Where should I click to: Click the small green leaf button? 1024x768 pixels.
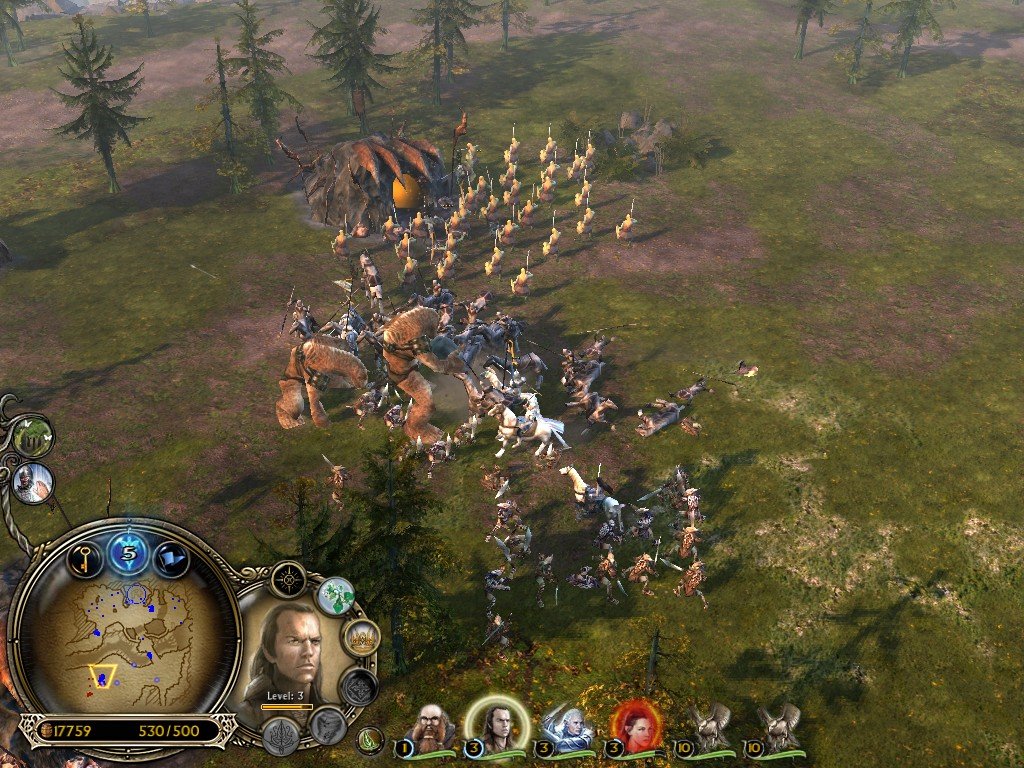pos(371,741)
